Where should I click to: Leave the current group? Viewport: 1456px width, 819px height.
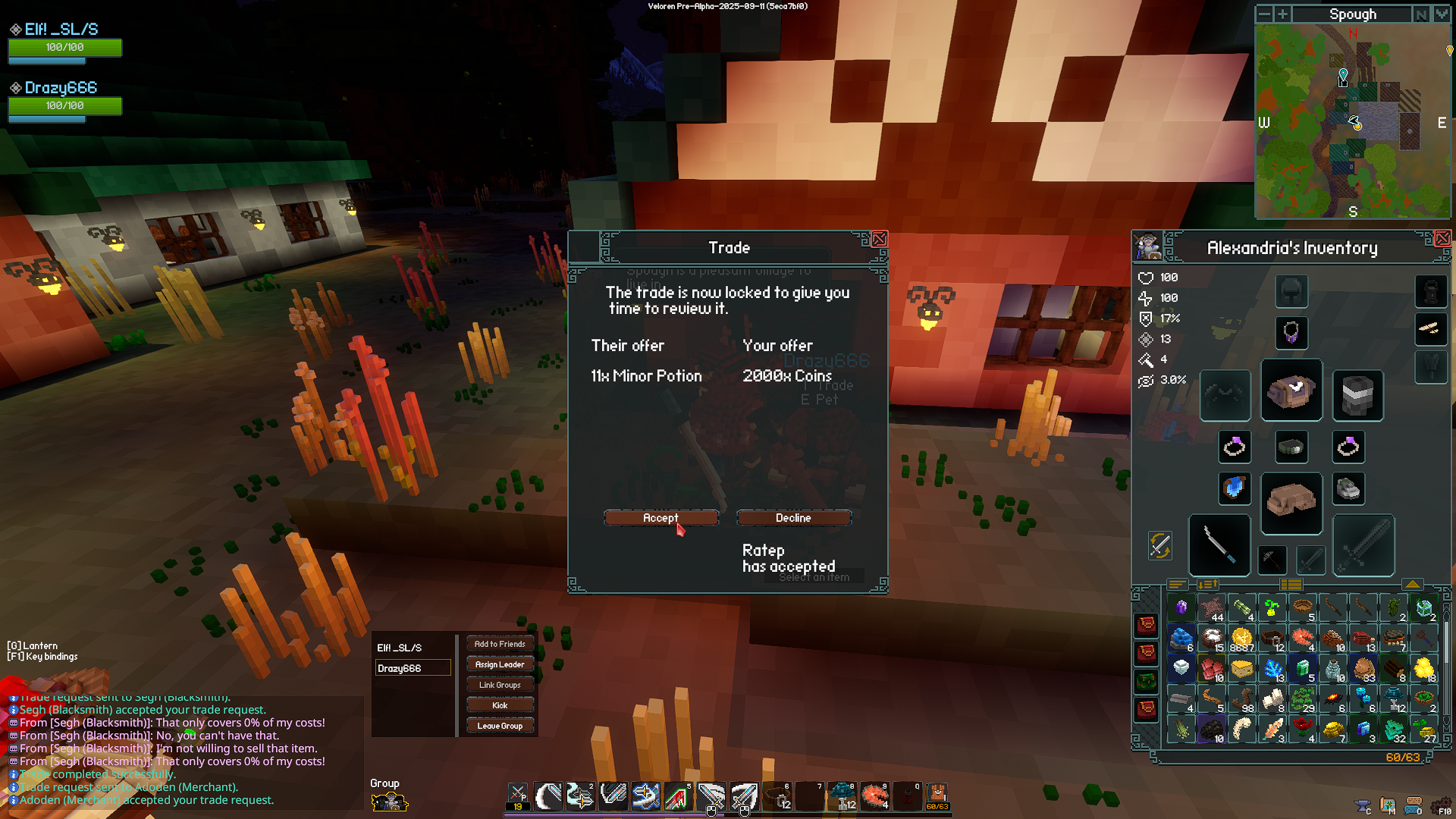point(500,726)
